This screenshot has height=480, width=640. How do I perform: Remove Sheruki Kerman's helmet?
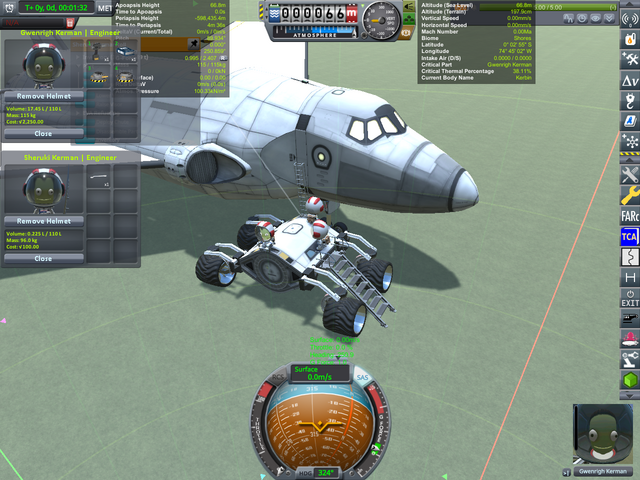(x=44, y=220)
